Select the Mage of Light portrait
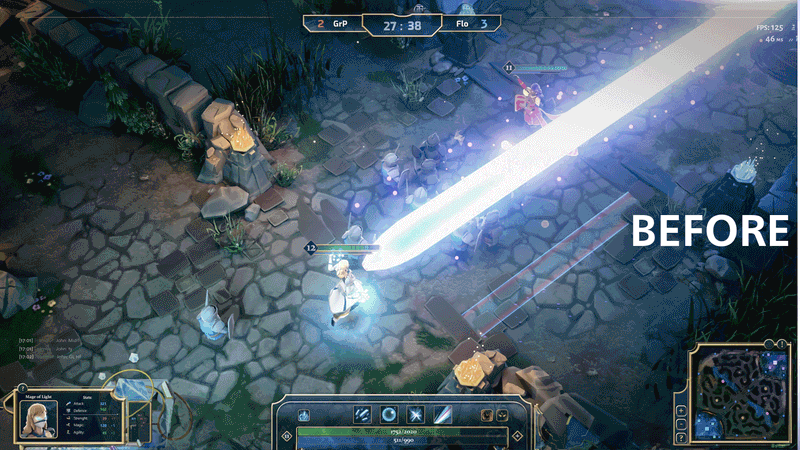 click(38, 421)
